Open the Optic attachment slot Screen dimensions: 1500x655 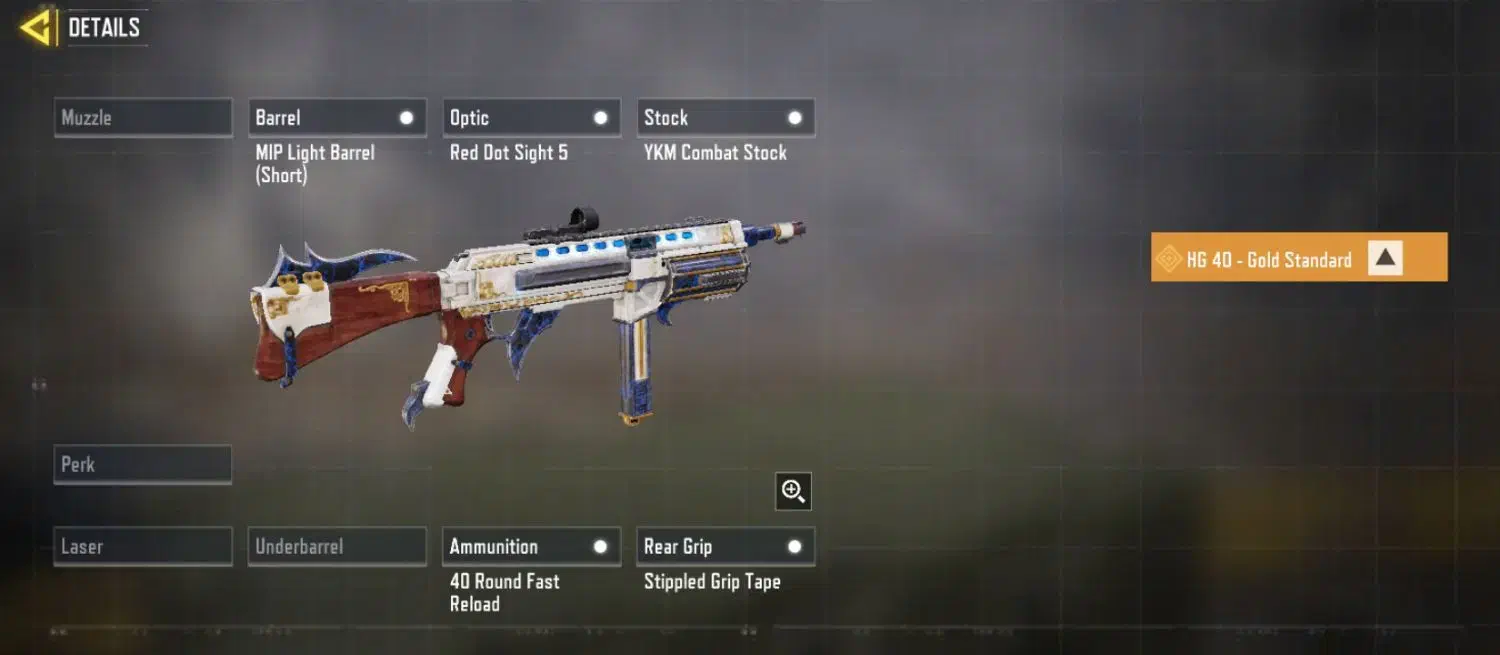pyautogui.click(x=531, y=118)
